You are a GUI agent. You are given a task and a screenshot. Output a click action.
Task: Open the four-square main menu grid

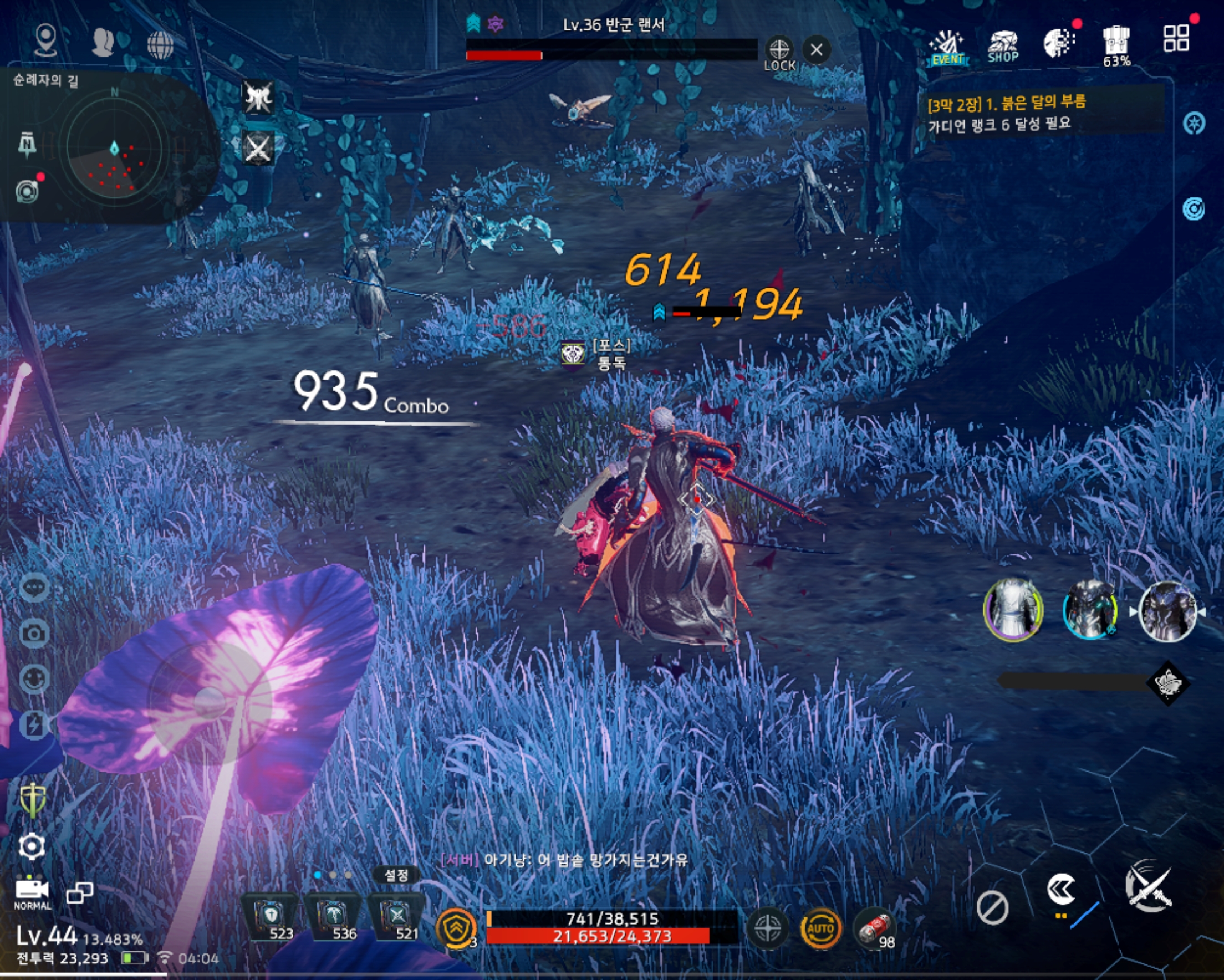(x=1176, y=39)
